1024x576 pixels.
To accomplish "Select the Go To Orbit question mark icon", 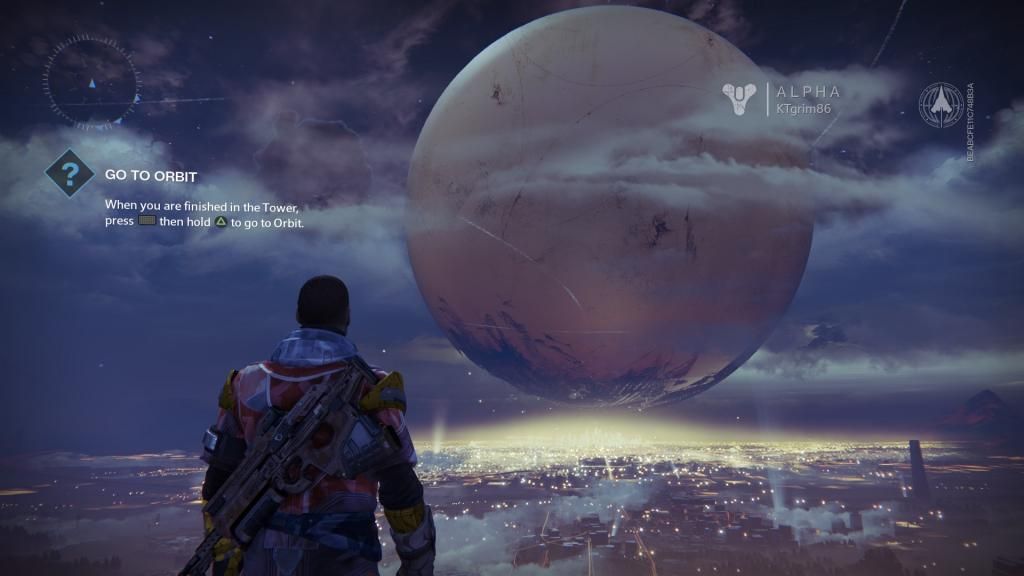I will tap(70, 176).
